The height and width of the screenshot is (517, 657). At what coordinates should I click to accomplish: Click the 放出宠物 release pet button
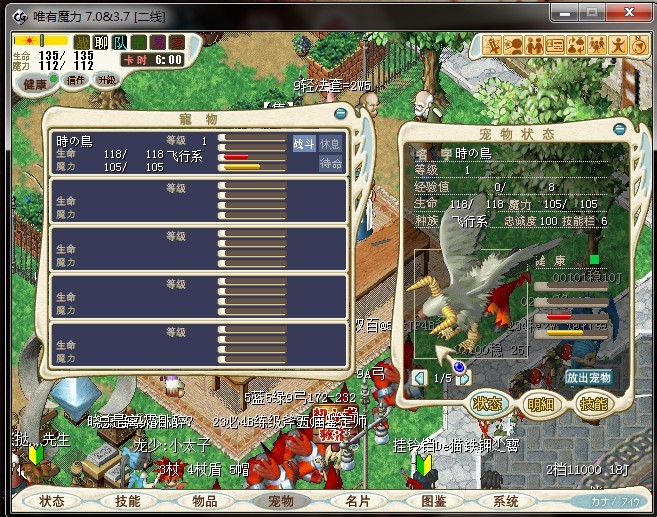point(588,378)
